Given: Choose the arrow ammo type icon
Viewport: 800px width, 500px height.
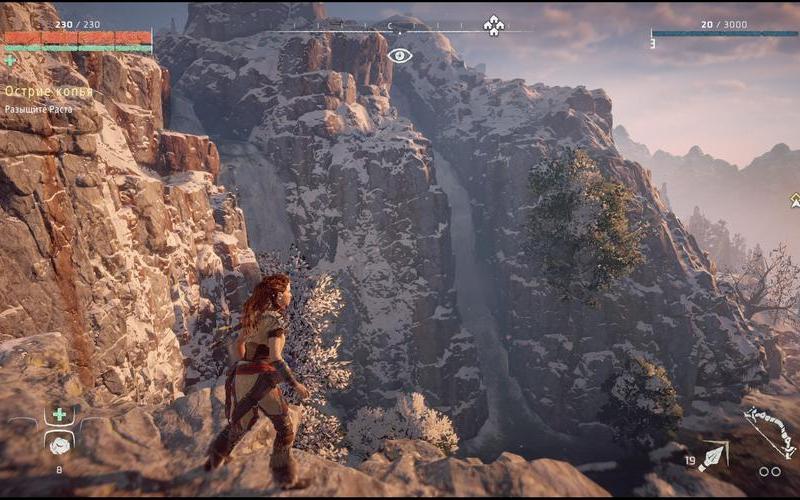Looking at the screenshot, I should pyautogui.click(x=712, y=458).
